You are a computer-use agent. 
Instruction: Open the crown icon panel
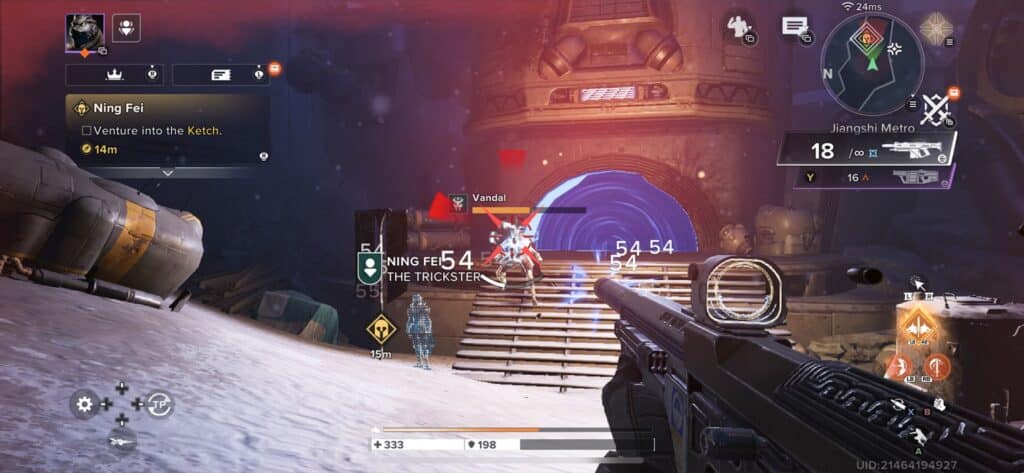click(x=114, y=74)
